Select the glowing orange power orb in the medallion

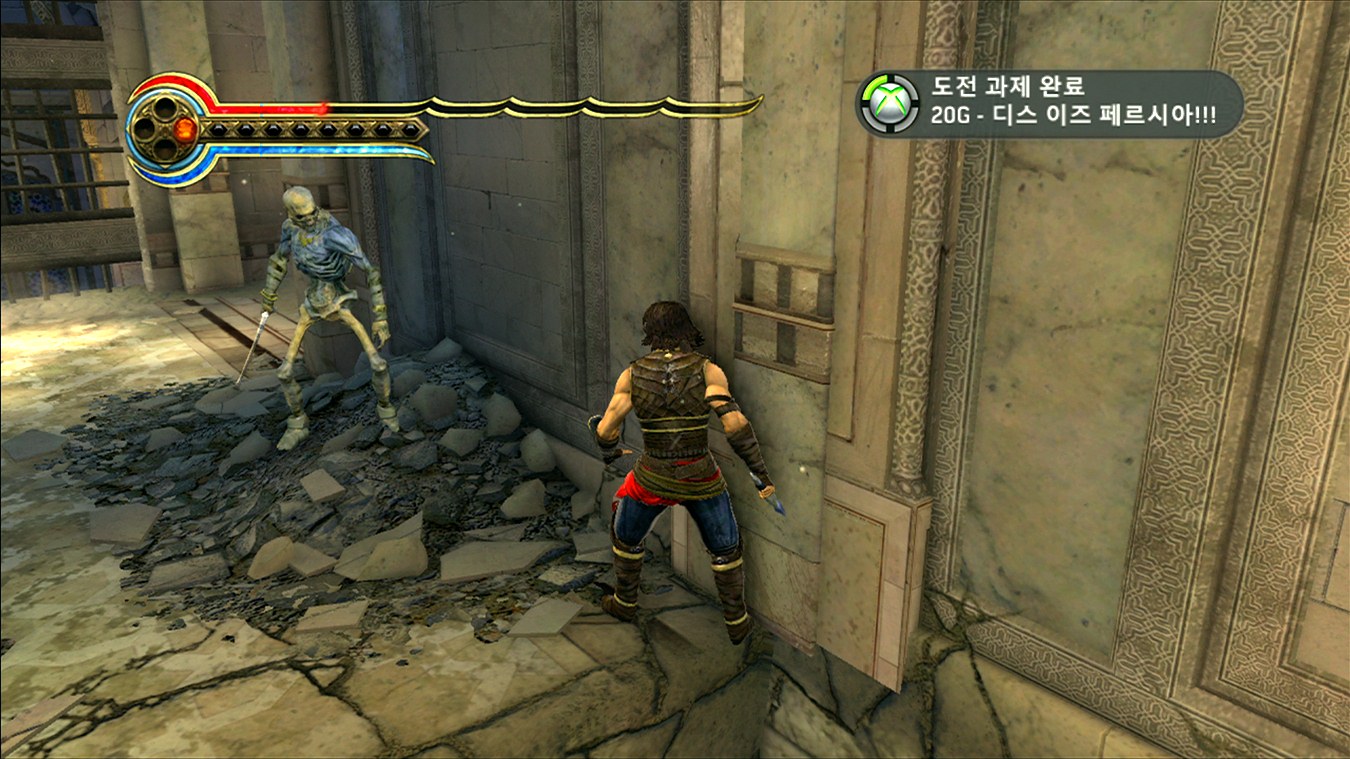pos(185,129)
